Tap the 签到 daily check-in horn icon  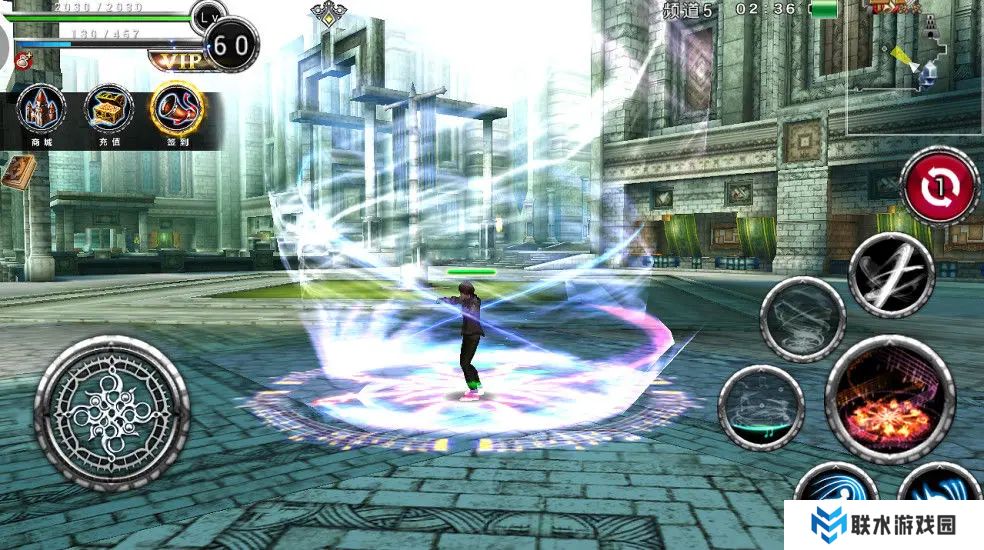pos(177,110)
